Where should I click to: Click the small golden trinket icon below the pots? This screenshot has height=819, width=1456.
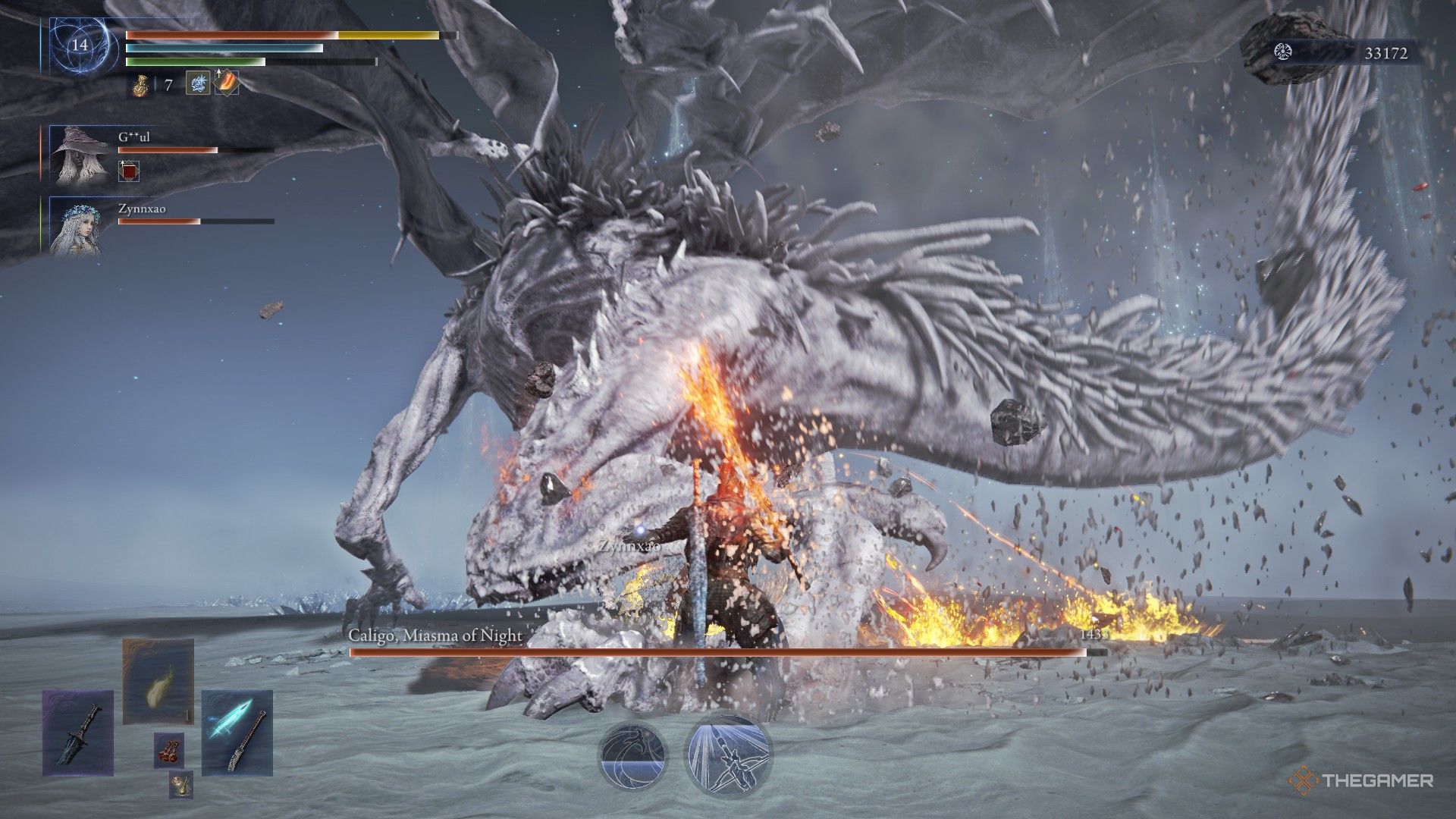click(181, 786)
